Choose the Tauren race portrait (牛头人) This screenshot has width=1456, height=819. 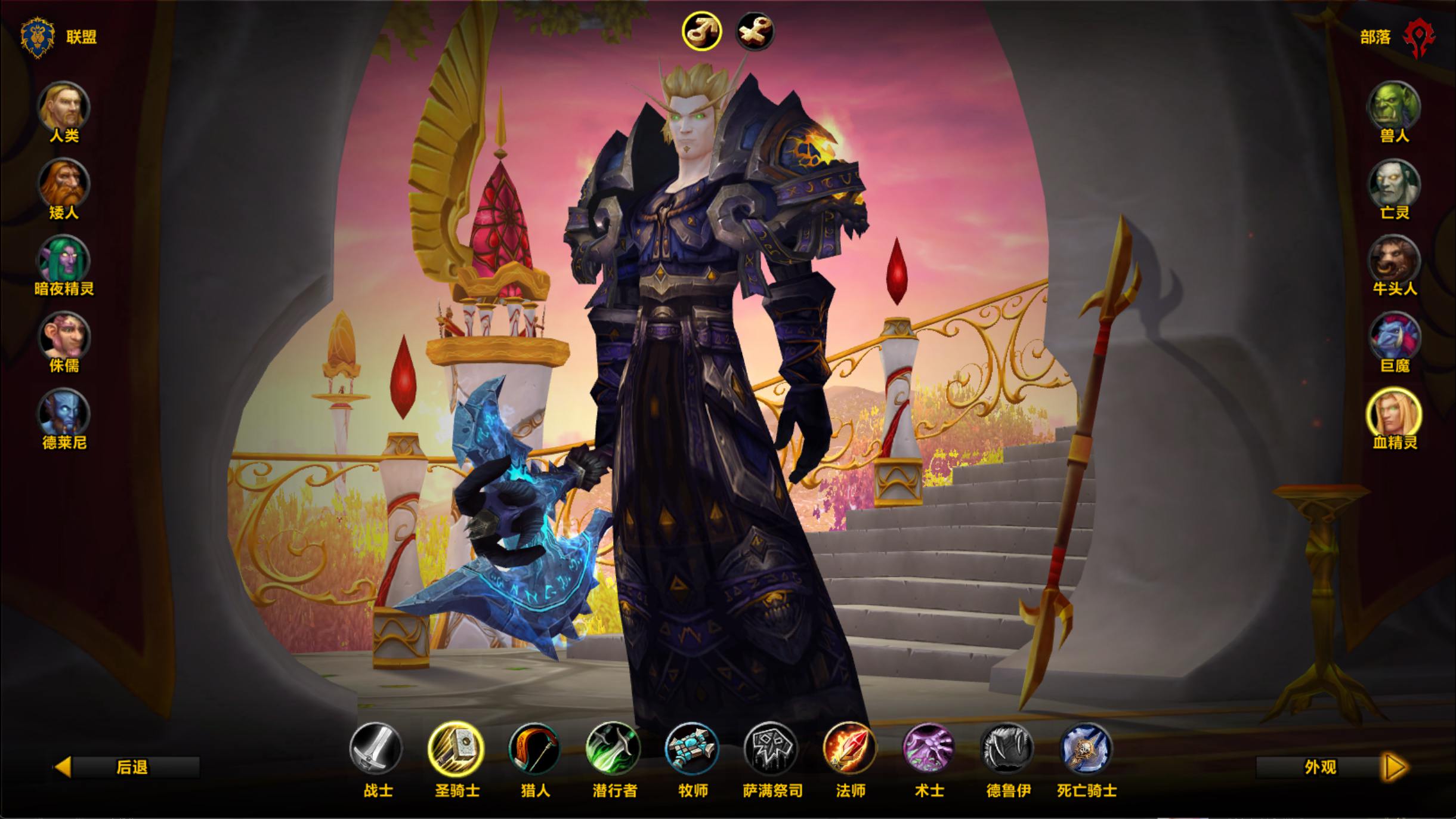coord(1393,260)
